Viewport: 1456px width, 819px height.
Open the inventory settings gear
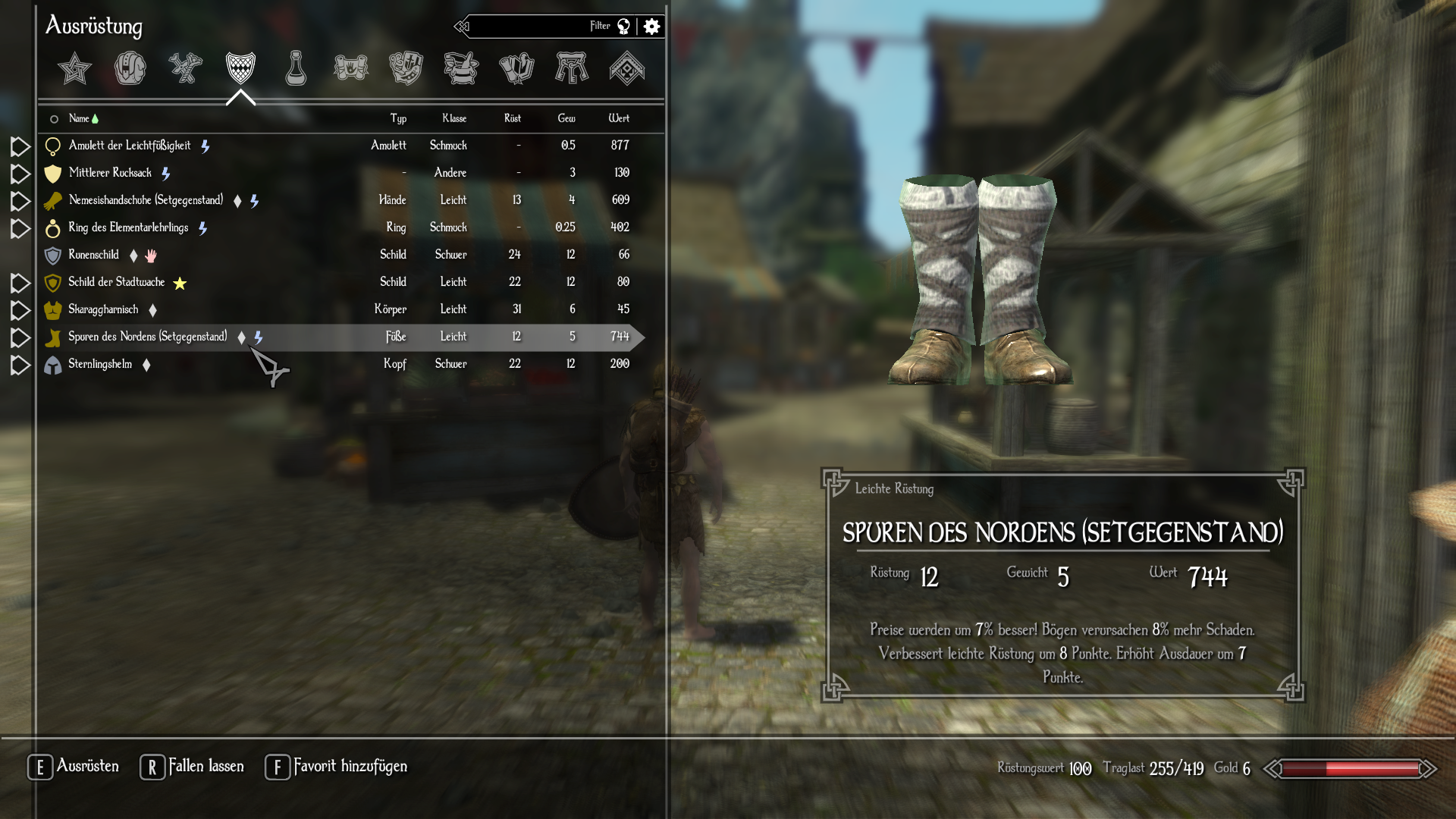(x=651, y=27)
